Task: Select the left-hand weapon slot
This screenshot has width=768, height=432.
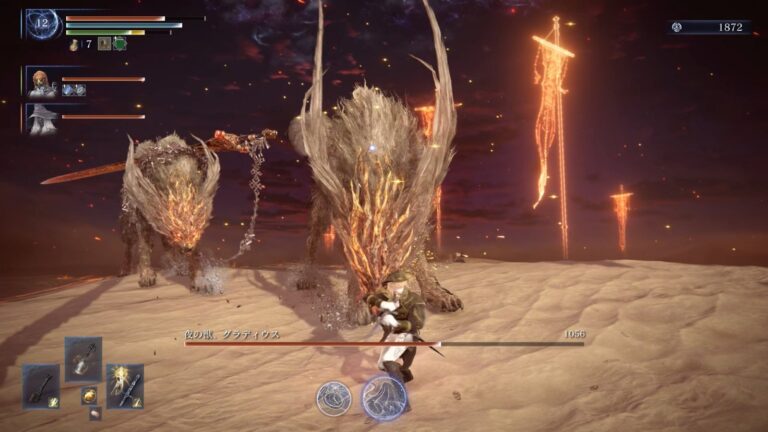Action: coord(41,385)
